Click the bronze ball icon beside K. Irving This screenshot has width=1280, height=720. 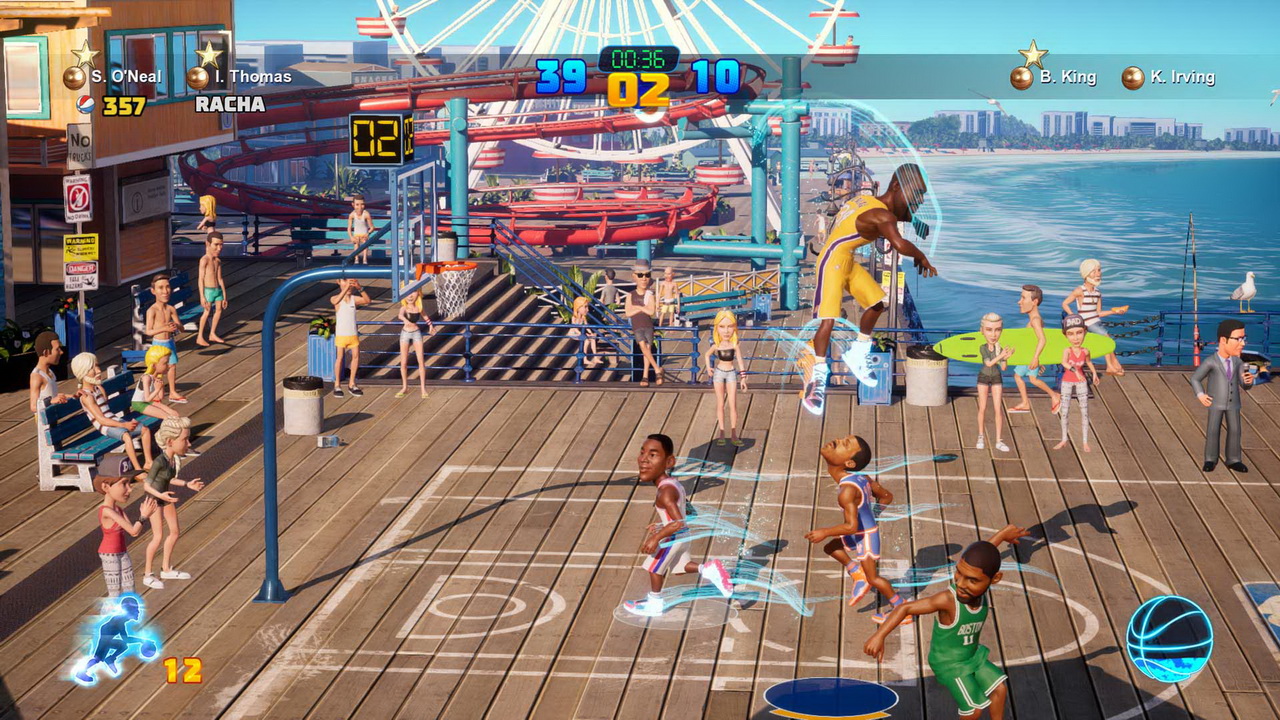click(x=1131, y=76)
